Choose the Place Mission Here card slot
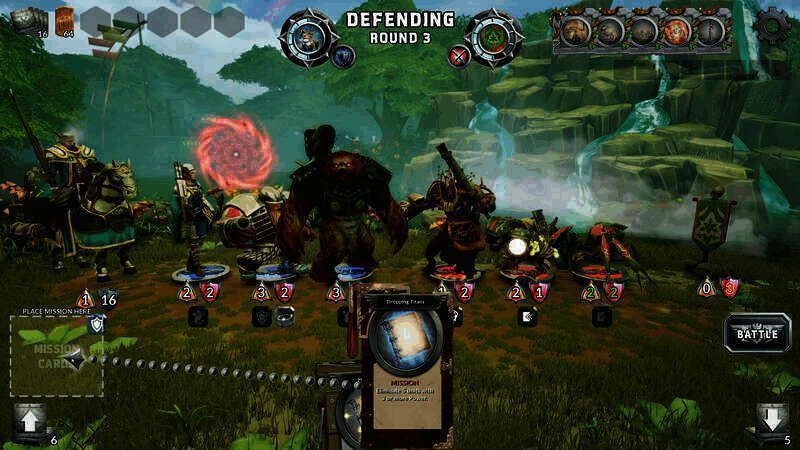 pos(57,354)
